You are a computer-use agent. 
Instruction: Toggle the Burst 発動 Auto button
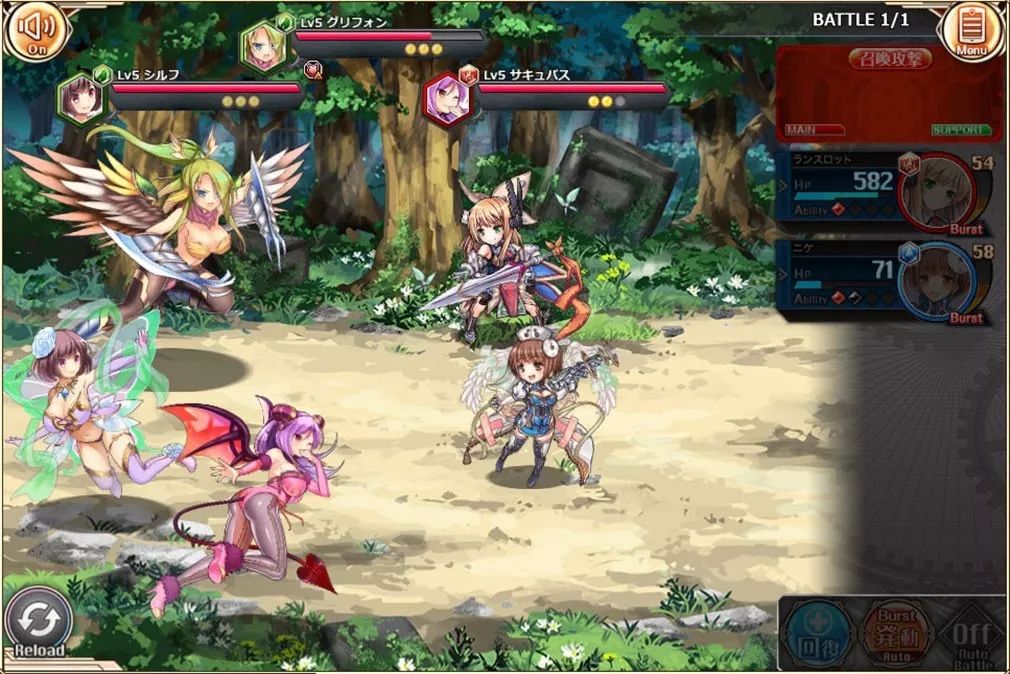[x=896, y=632]
